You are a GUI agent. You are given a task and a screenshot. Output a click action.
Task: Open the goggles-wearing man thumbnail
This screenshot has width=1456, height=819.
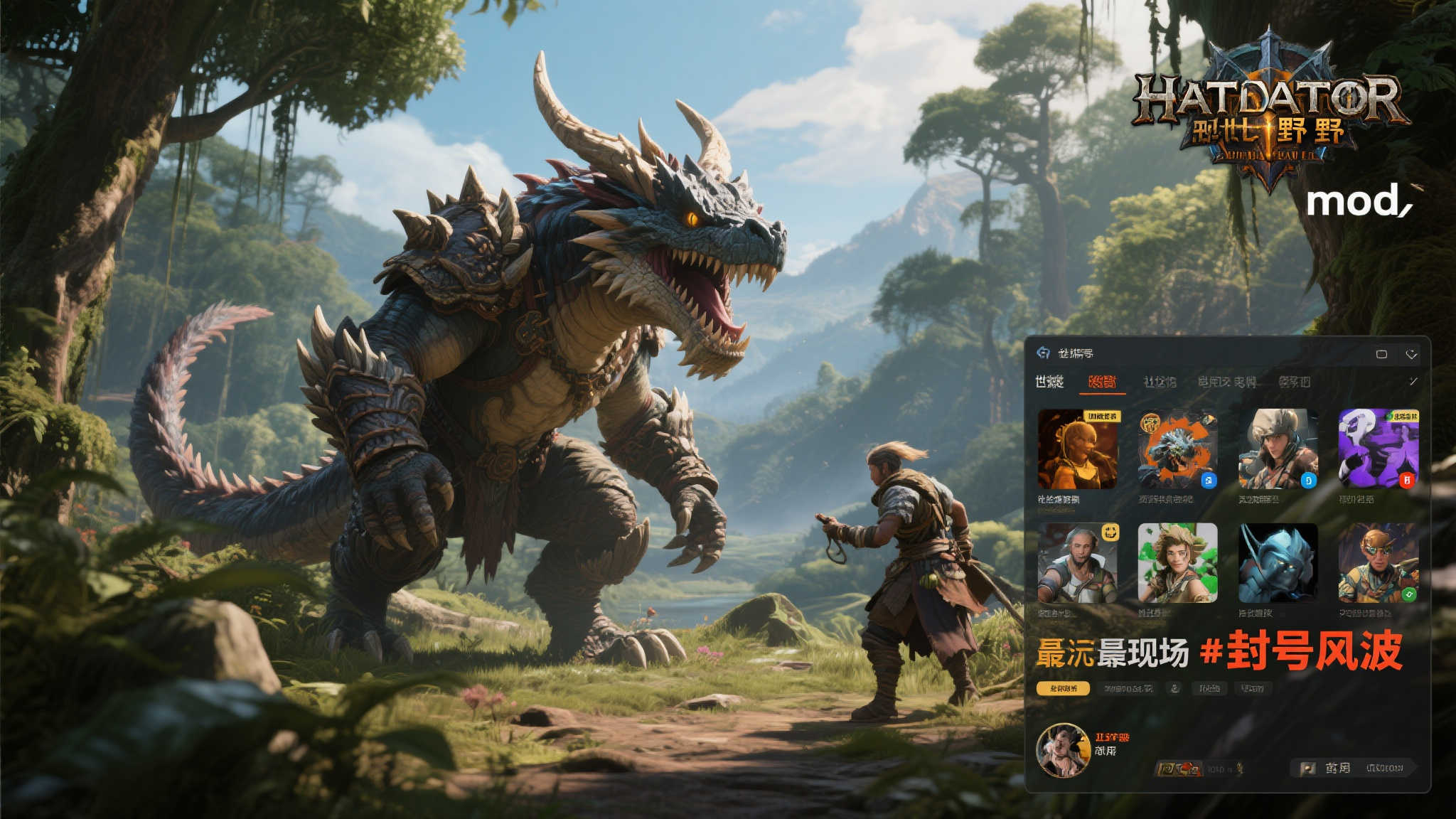[x=1379, y=563]
